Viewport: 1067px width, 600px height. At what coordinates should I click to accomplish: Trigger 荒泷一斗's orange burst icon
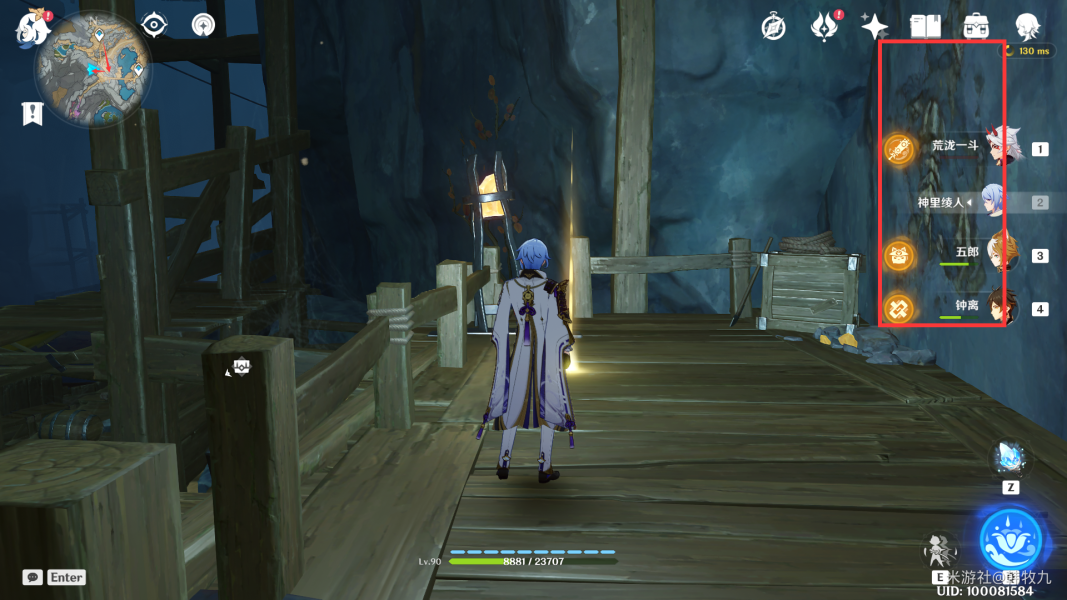point(900,150)
